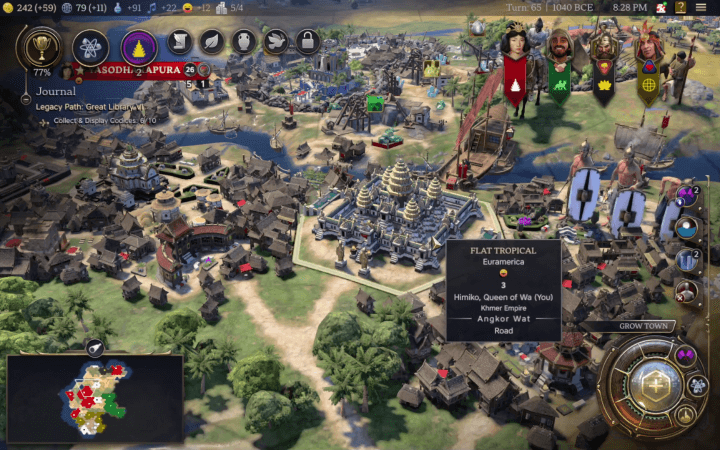Open the vase icon panel
The height and width of the screenshot is (450, 720).
[x=245, y=42]
